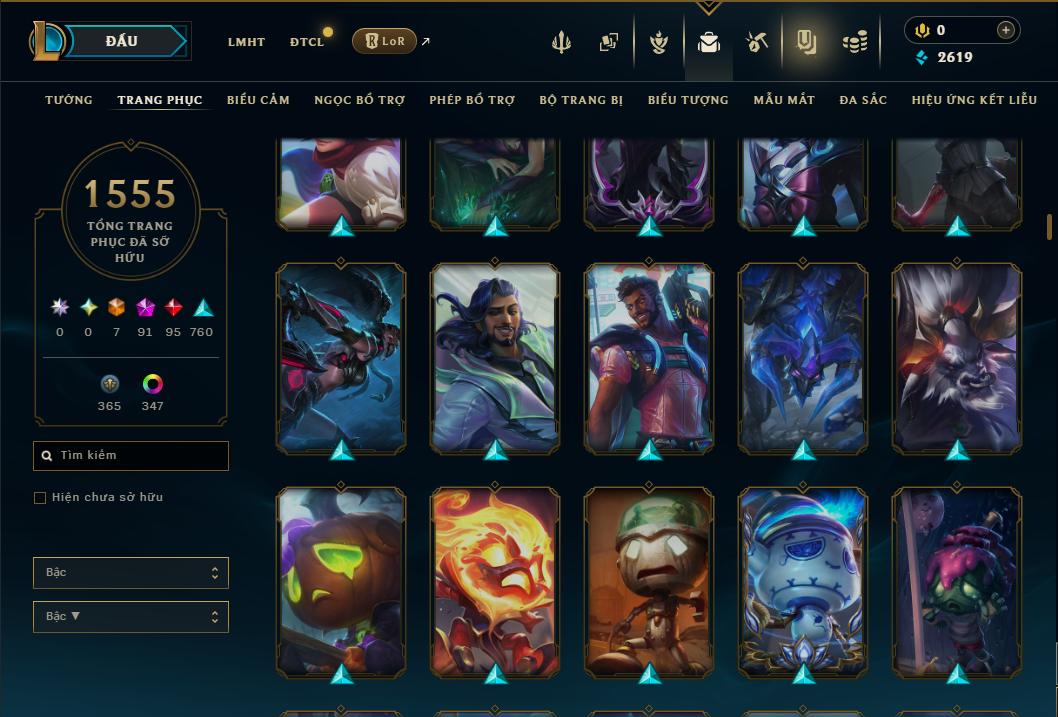Go to the BIỂU CẢM tab
The height and width of the screenshot is (717, 1058).
pos(258,100)
